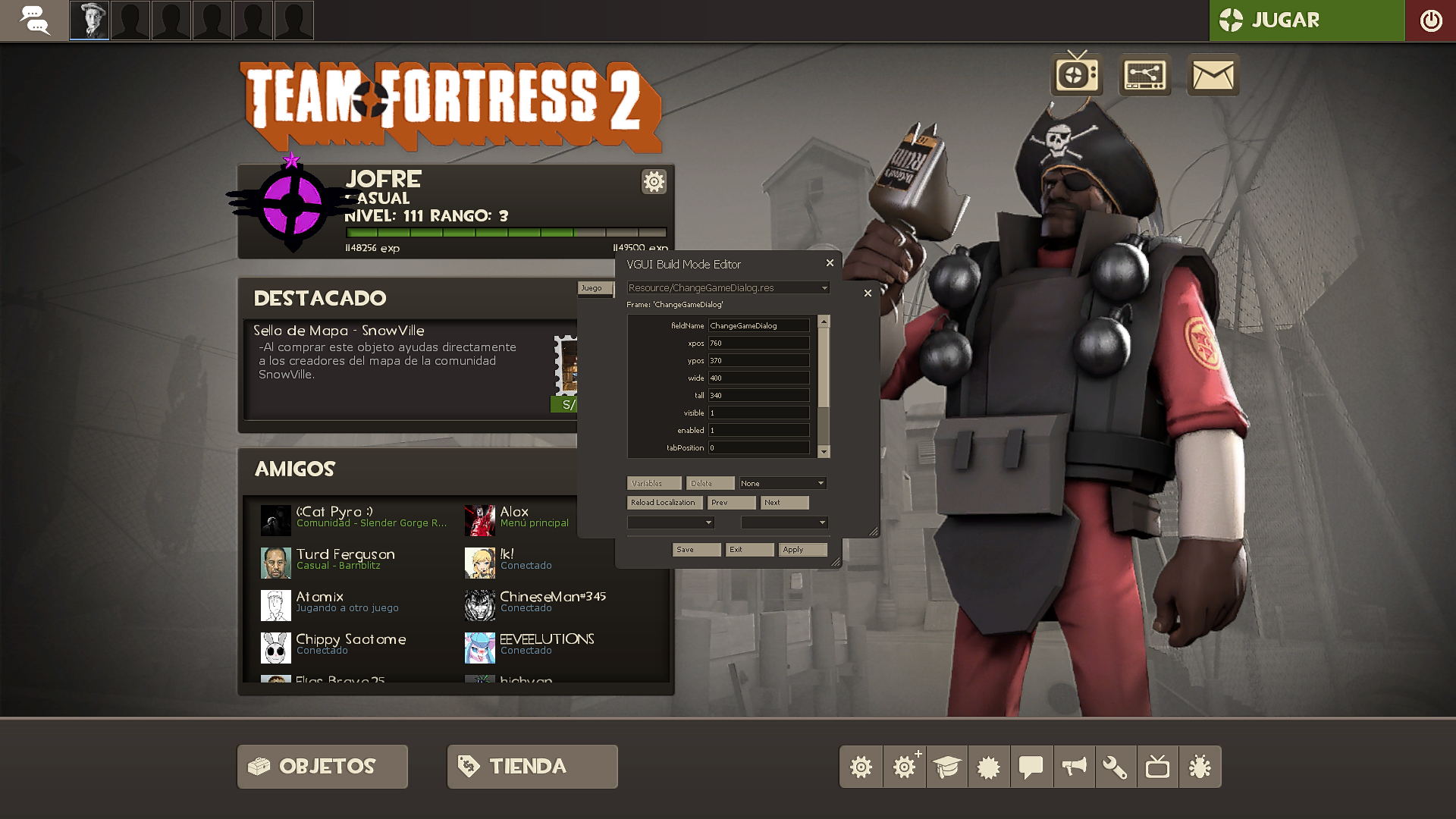Image resolution: width=1456 pixels, height=819 pixels.
Task: Click the fieldName input showing ChangeGameDialog
Action: coord(758,325)
